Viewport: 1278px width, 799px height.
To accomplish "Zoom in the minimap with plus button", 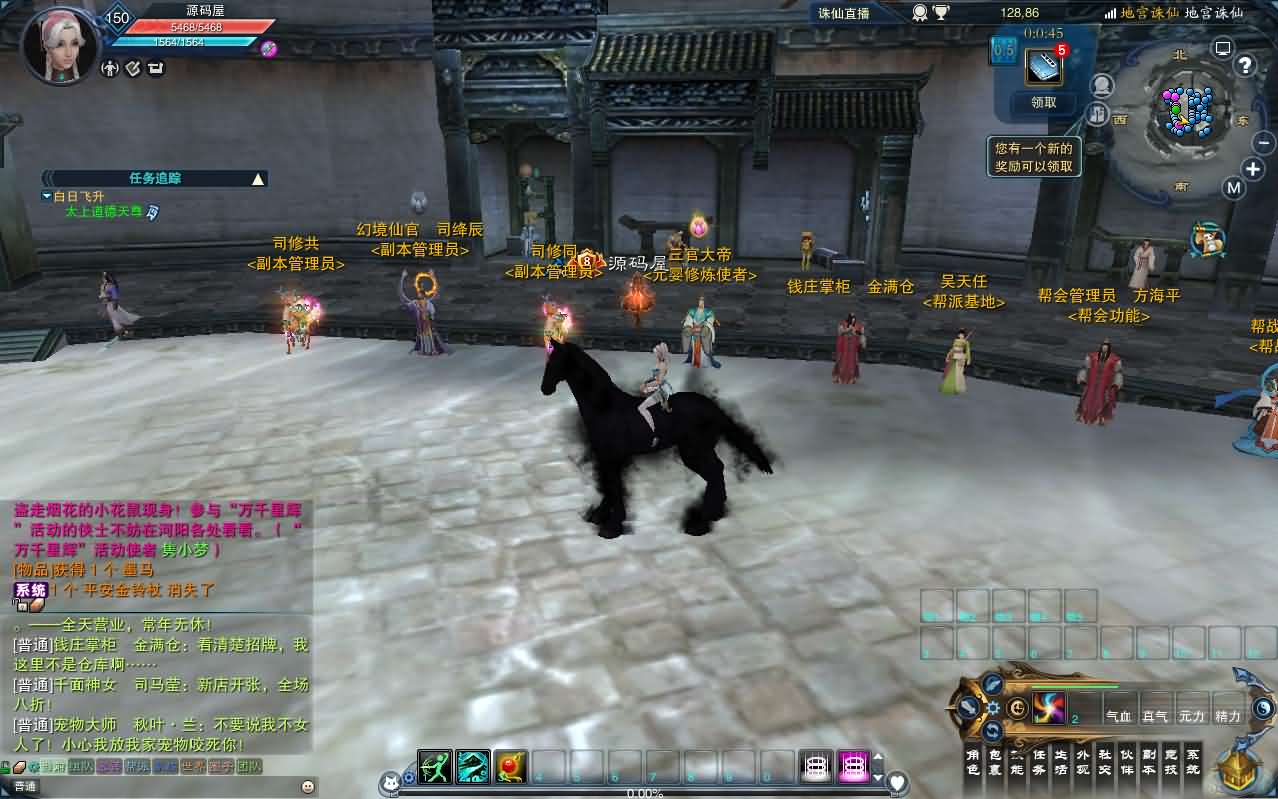I will (x=1253, y=168).
